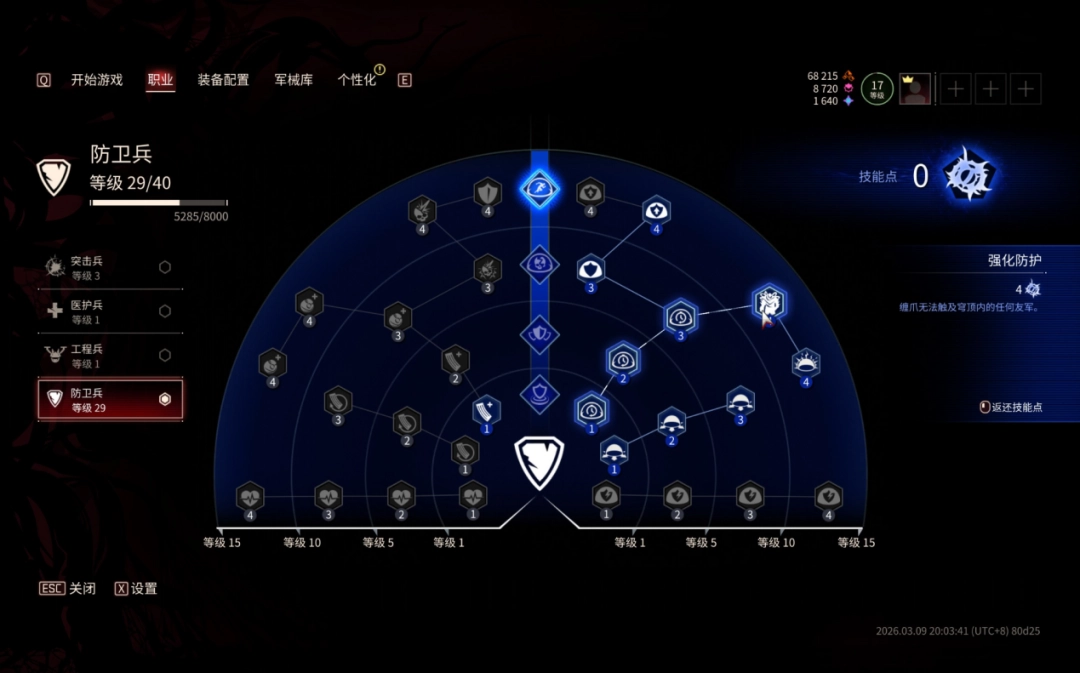Open 设置 settings
Image resolution: width=1080 pixels, height=673 pixels.
pyautogui.click(x=136, y=589)
